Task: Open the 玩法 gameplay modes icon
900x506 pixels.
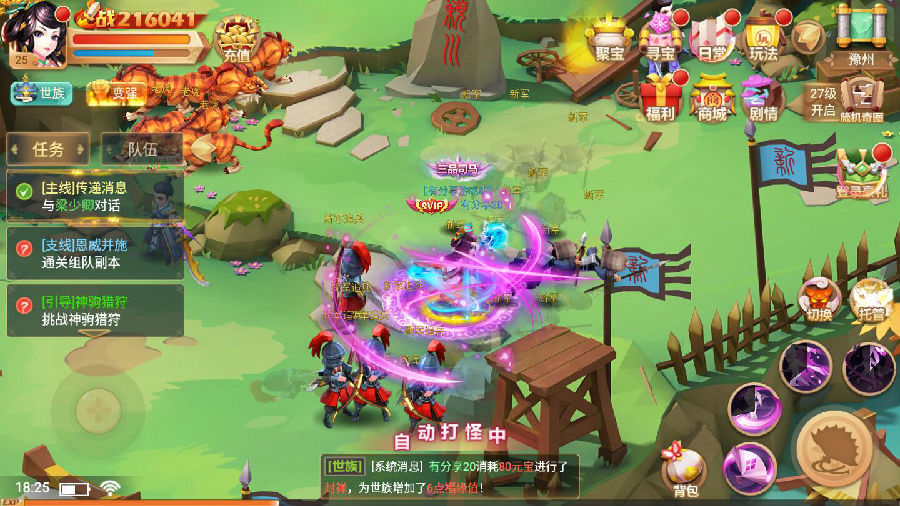Action: click(763, 40)
